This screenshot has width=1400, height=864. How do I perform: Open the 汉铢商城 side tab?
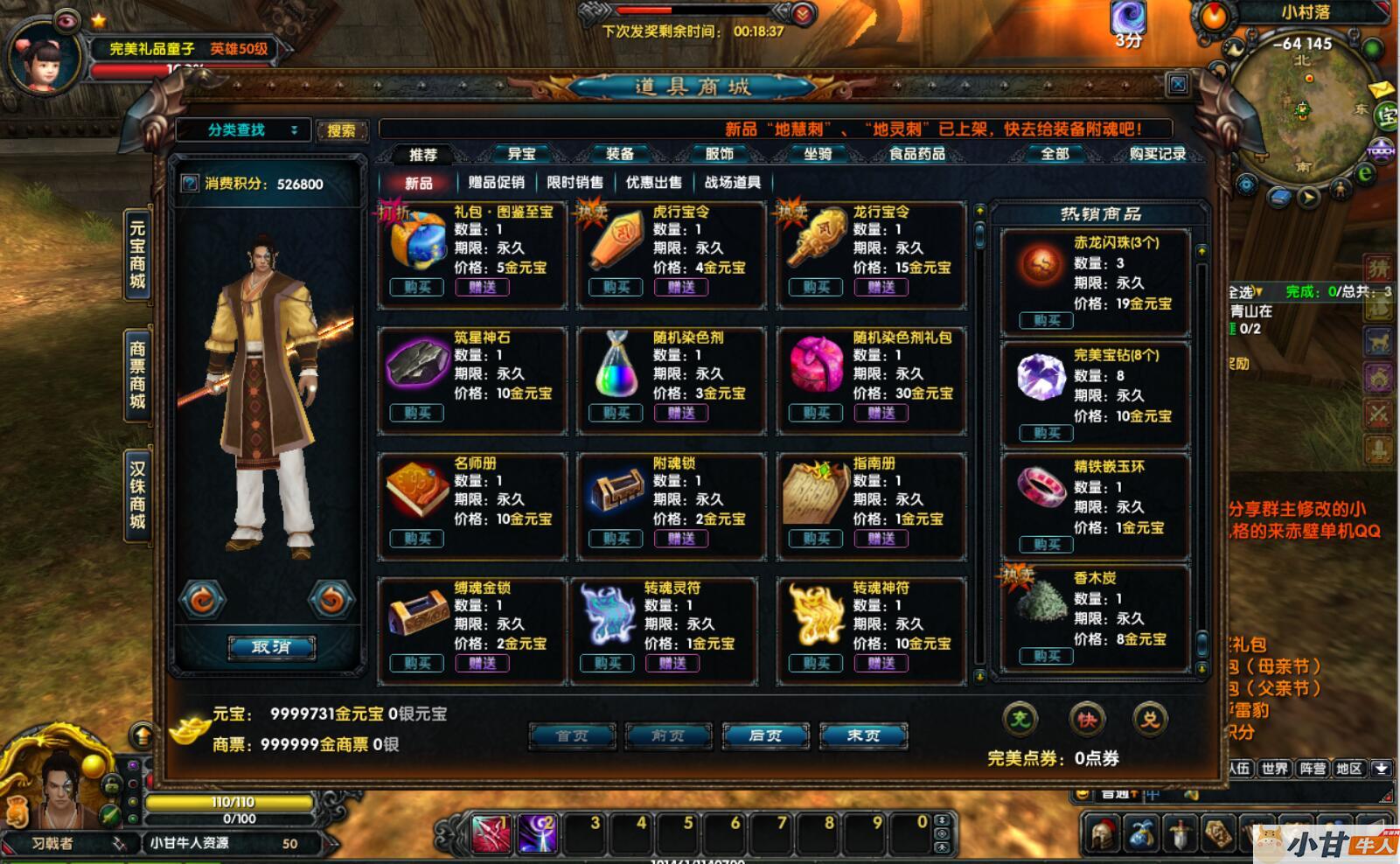138,495
